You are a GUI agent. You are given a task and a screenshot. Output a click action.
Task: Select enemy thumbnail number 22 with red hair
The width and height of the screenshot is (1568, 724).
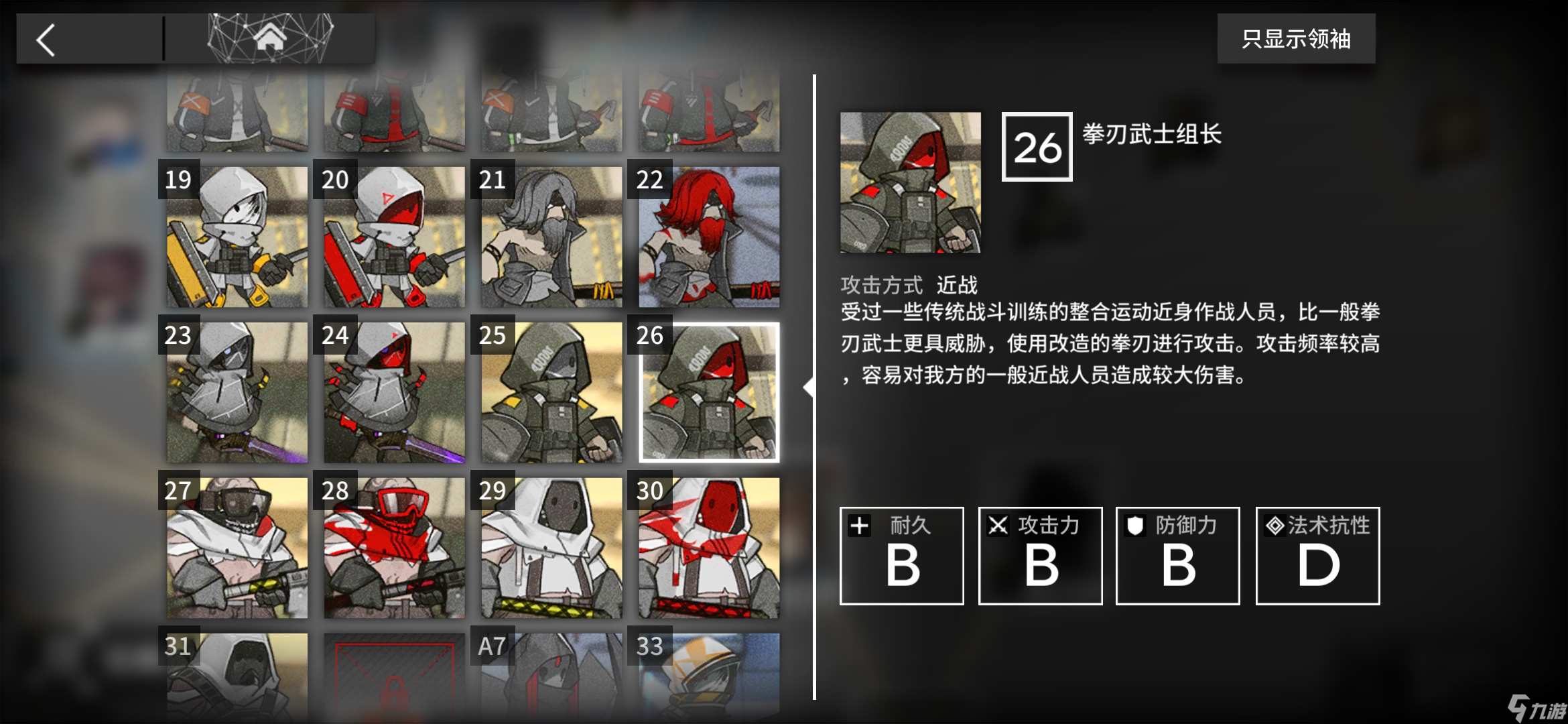click(x=708, y=236)
